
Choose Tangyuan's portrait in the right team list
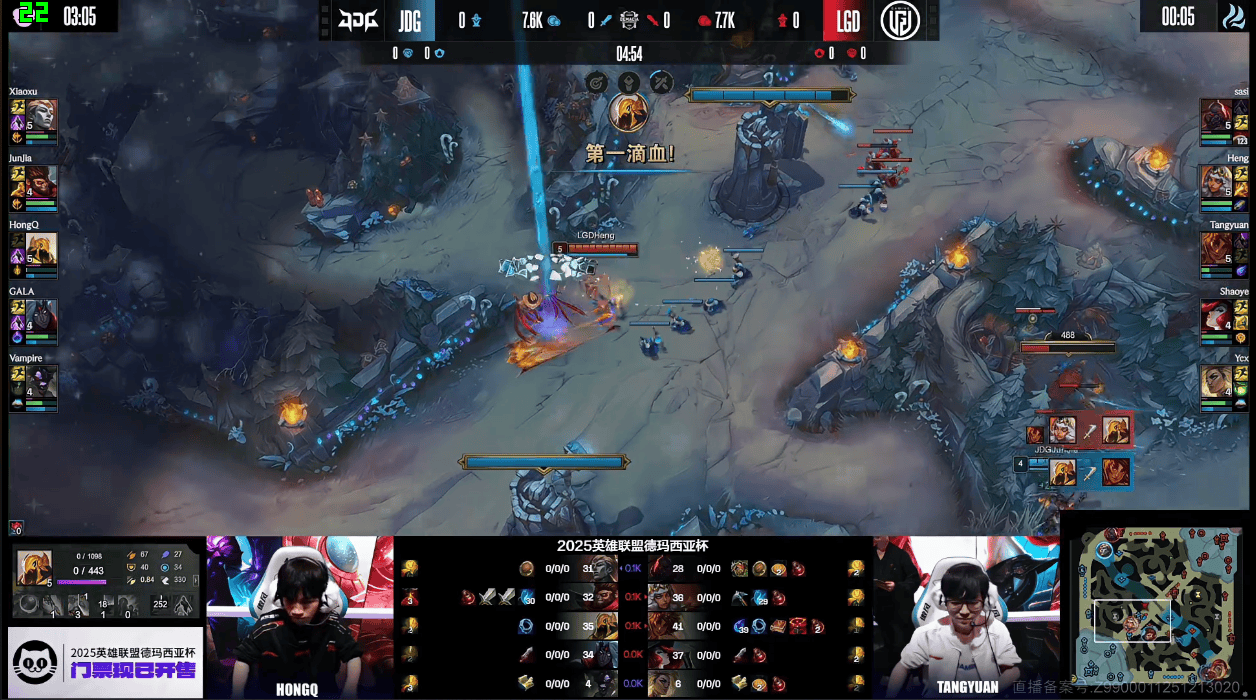[1216, 249]
